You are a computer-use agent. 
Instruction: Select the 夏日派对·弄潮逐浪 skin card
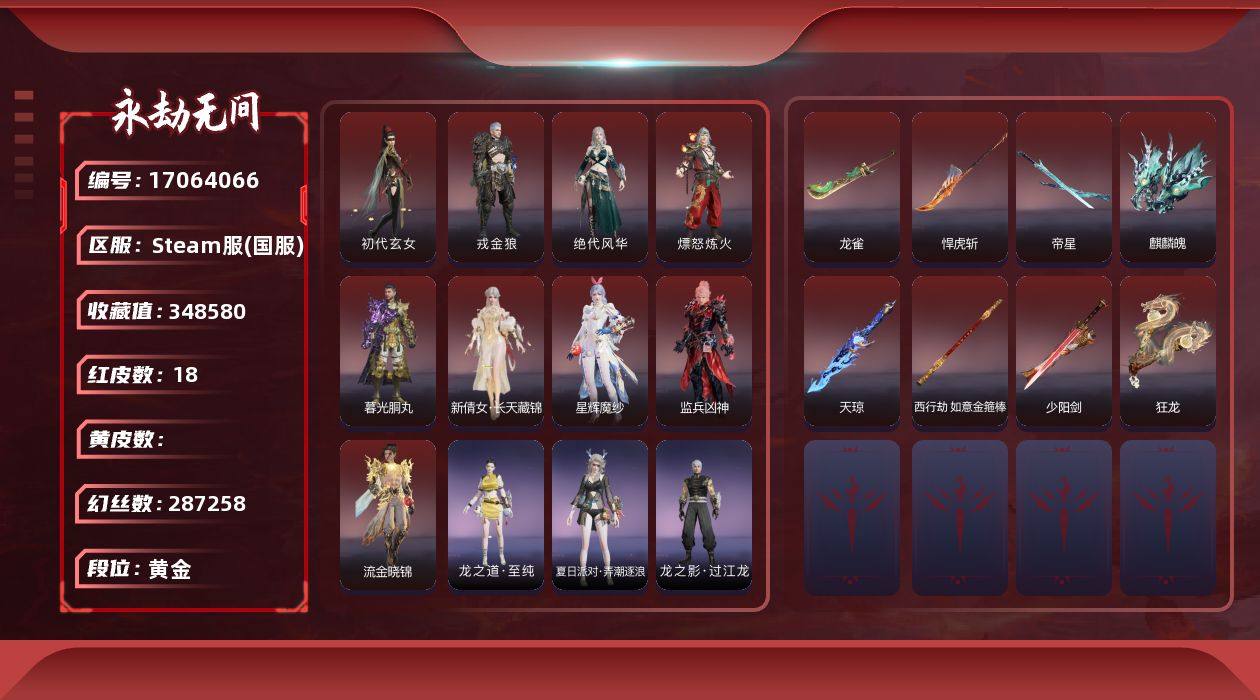tap(600, 514)
